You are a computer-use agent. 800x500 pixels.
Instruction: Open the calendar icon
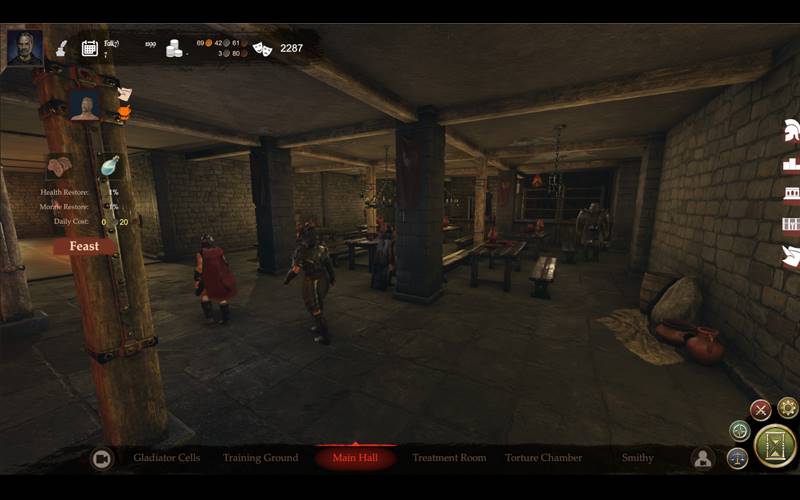89,47
